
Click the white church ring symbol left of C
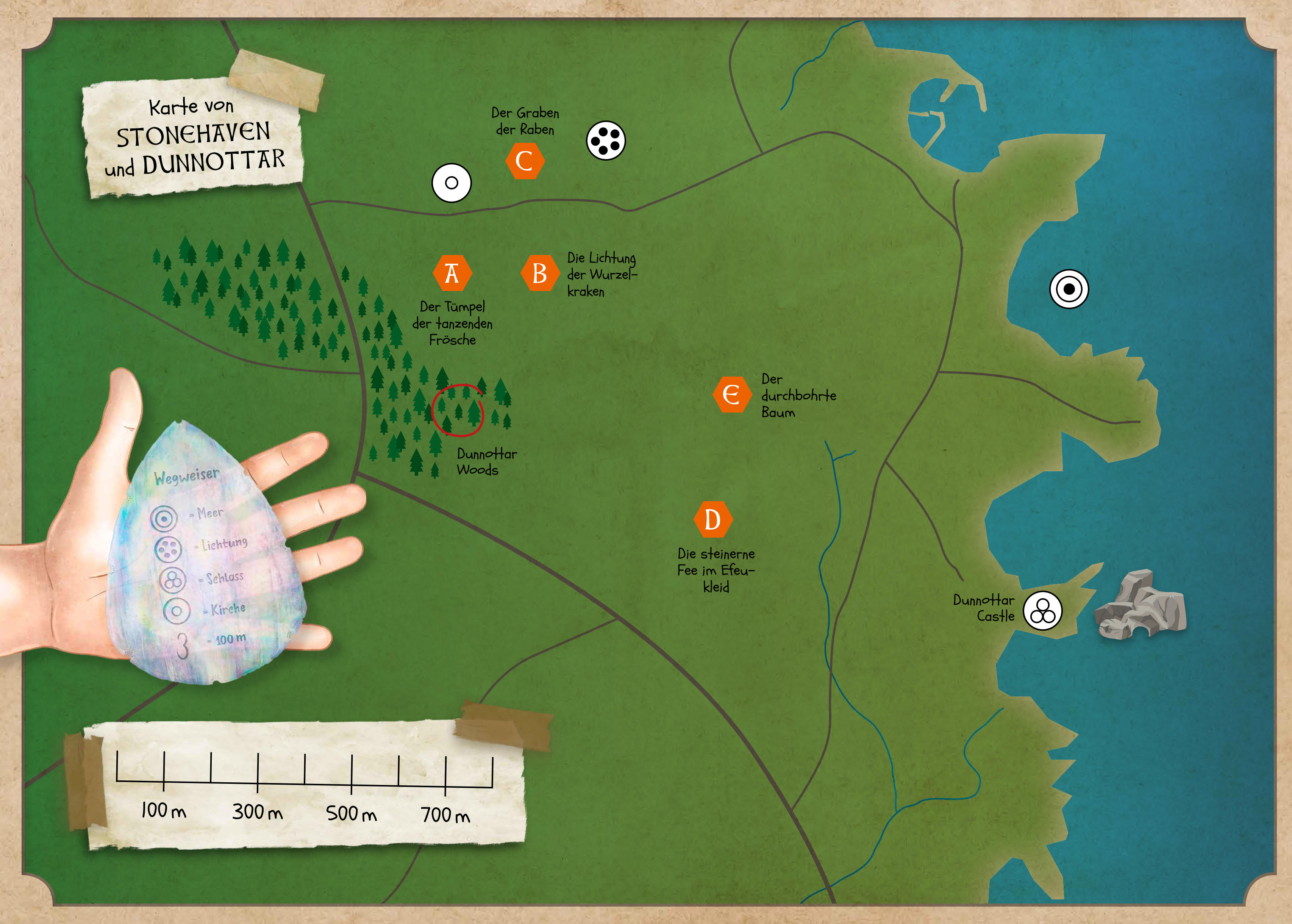[452, 183]
